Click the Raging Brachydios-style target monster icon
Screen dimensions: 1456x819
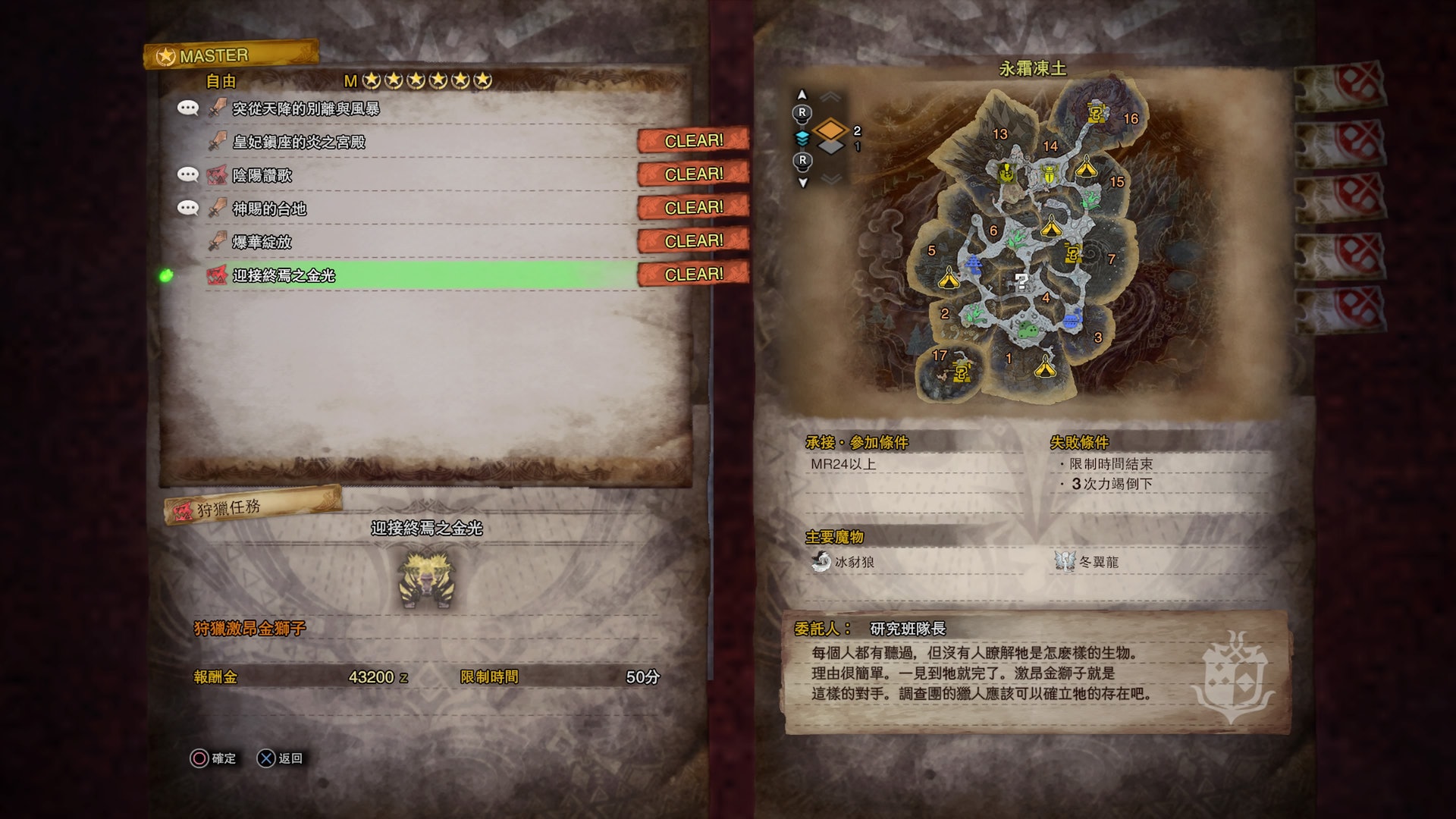(427, 580)
